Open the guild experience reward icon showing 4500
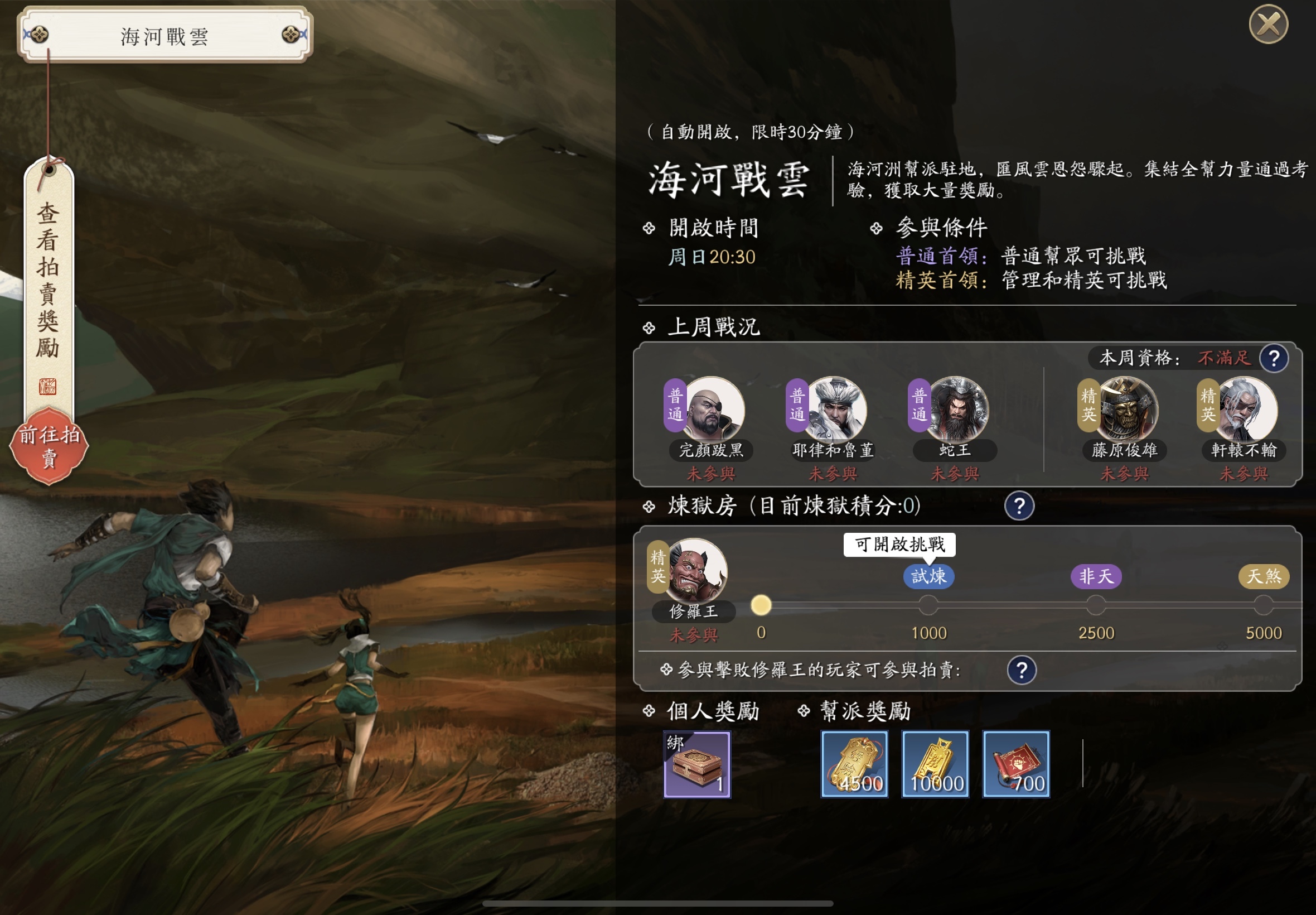 click(854, 764)
